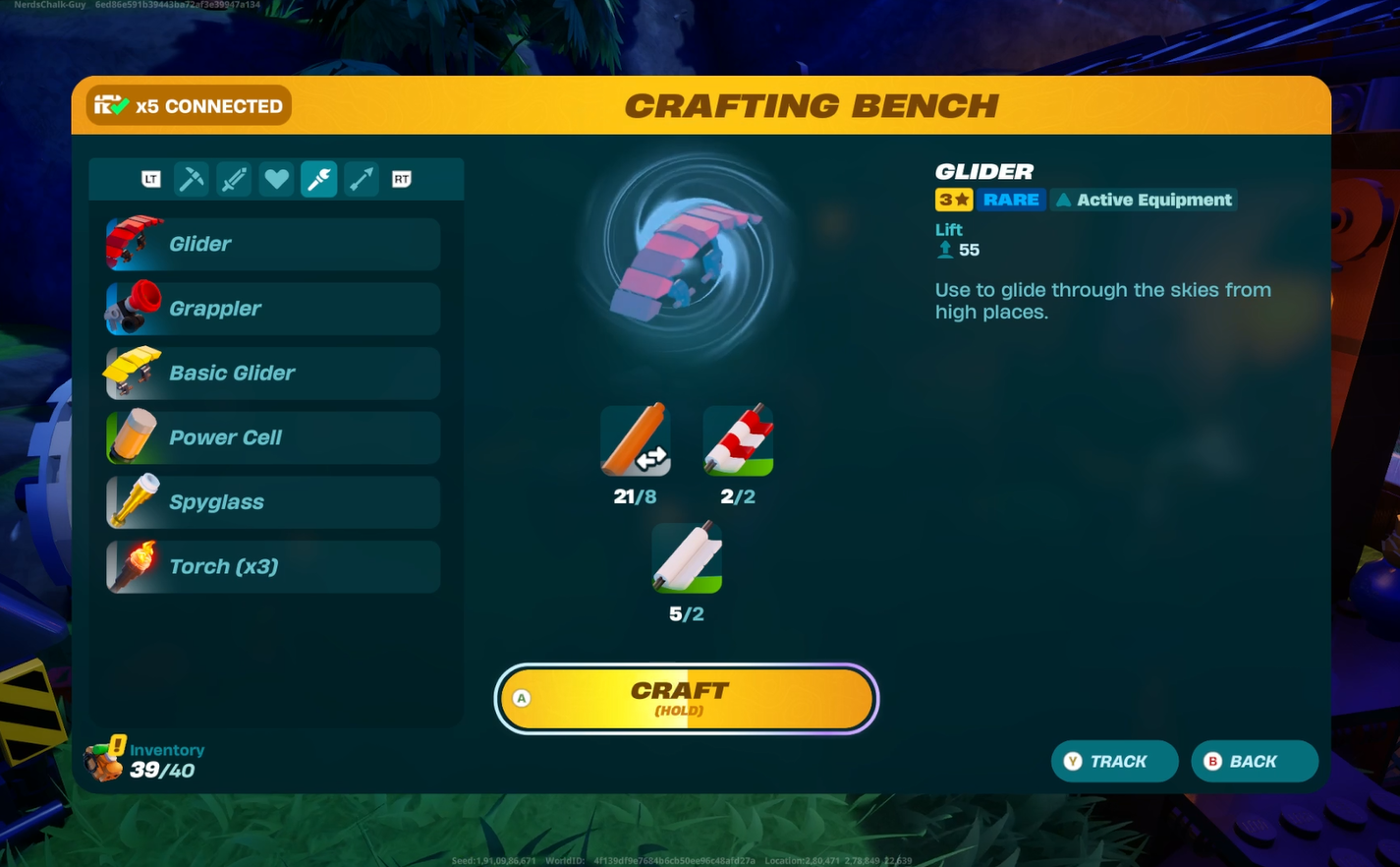Choose the Torch (x3) recipe

pos(273,567)
